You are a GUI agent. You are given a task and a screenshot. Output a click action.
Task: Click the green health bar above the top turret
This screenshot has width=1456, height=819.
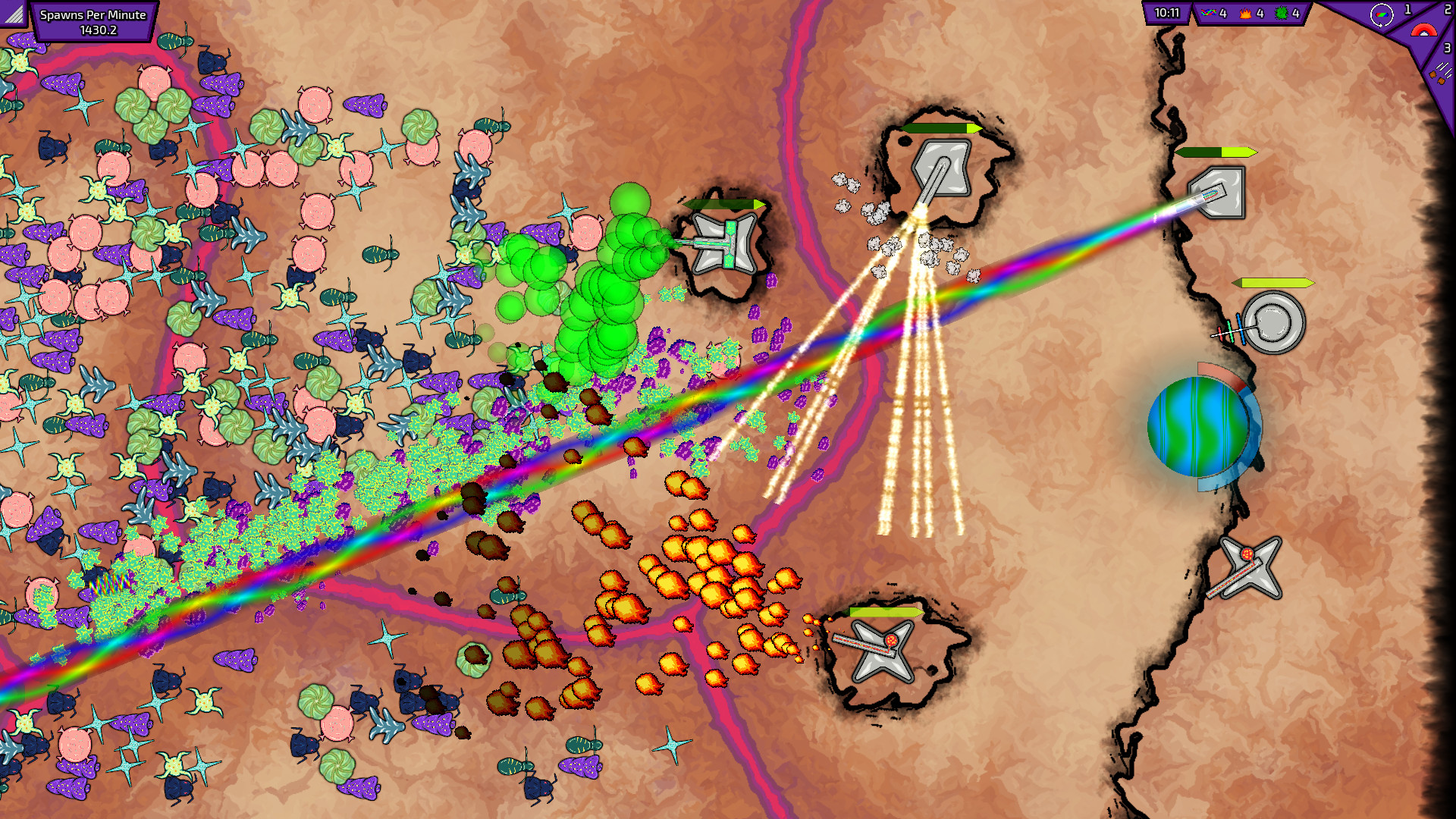(x=940, y=130)
